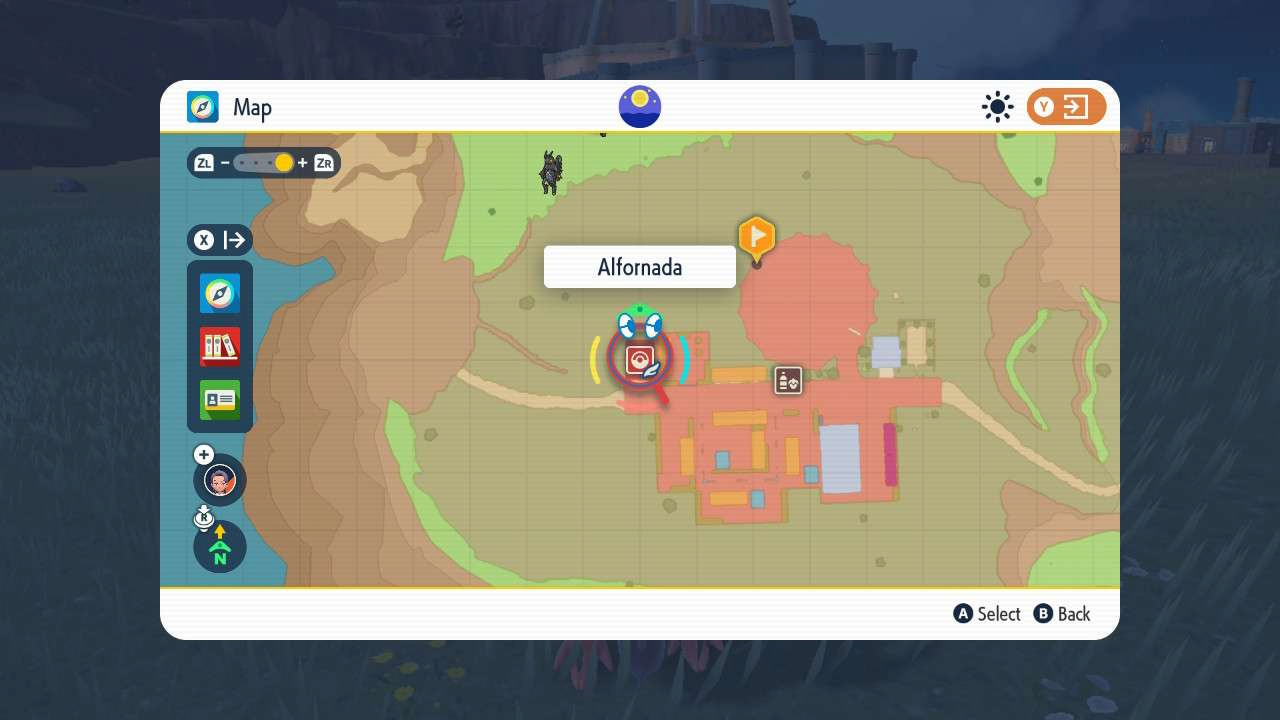1280x720 pixels.
Task: Open the Pokédex from the sidebar
Action: click(x=219, y=345)
